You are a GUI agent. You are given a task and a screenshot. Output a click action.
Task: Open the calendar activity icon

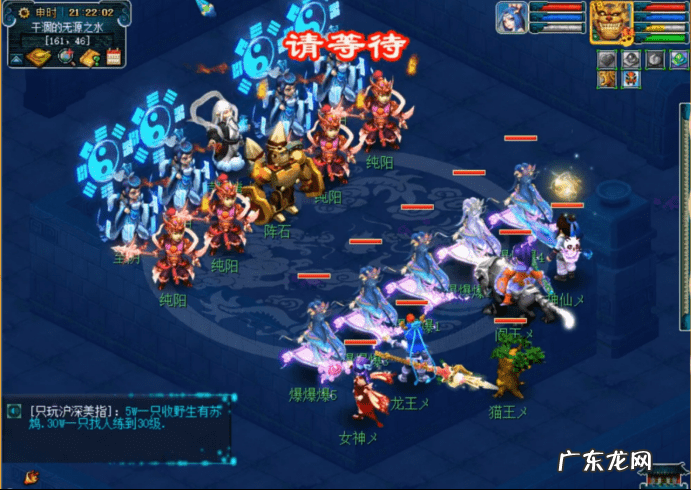coord(113,57)
